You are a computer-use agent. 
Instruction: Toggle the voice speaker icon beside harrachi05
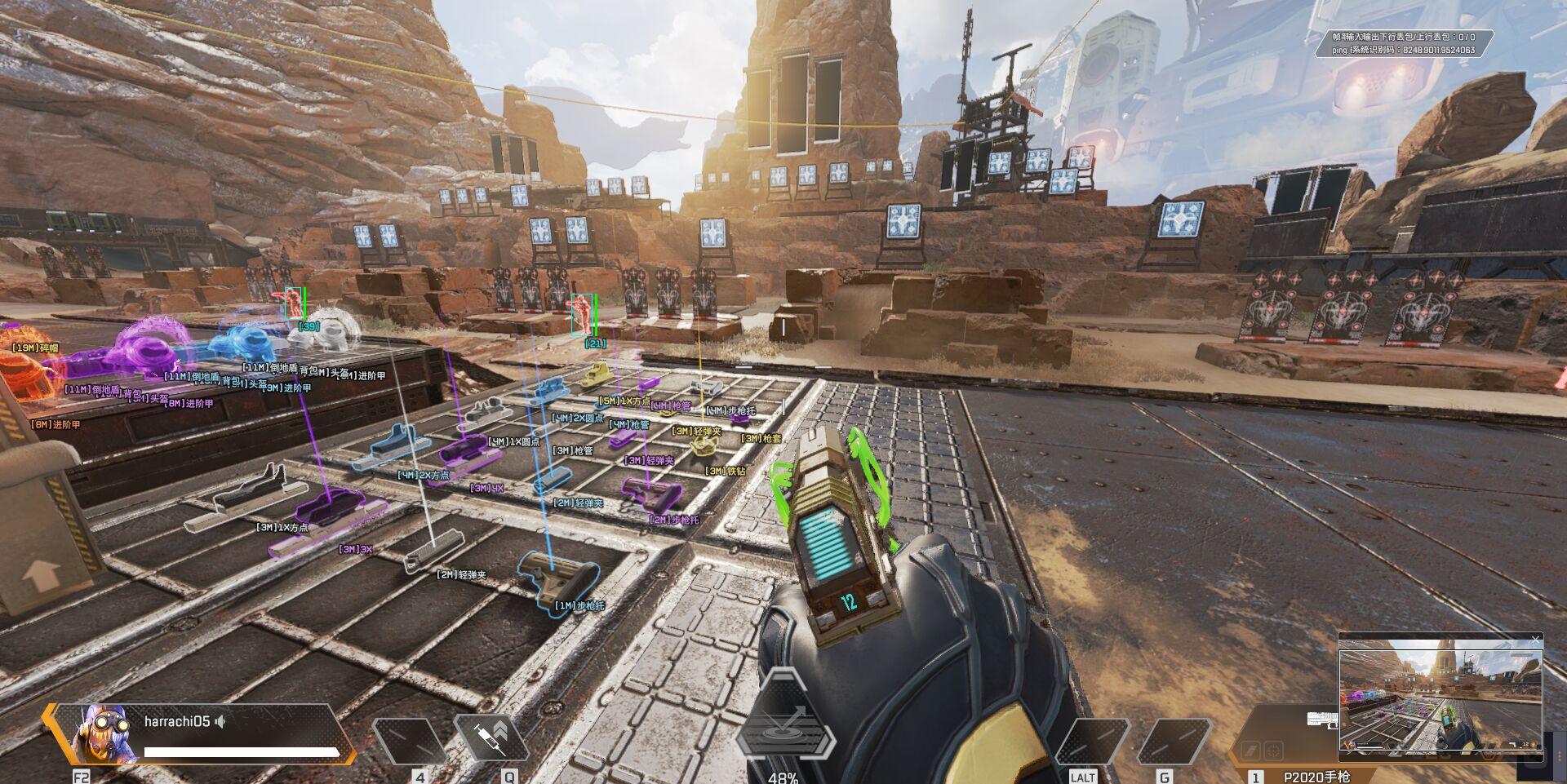(220, 721)
